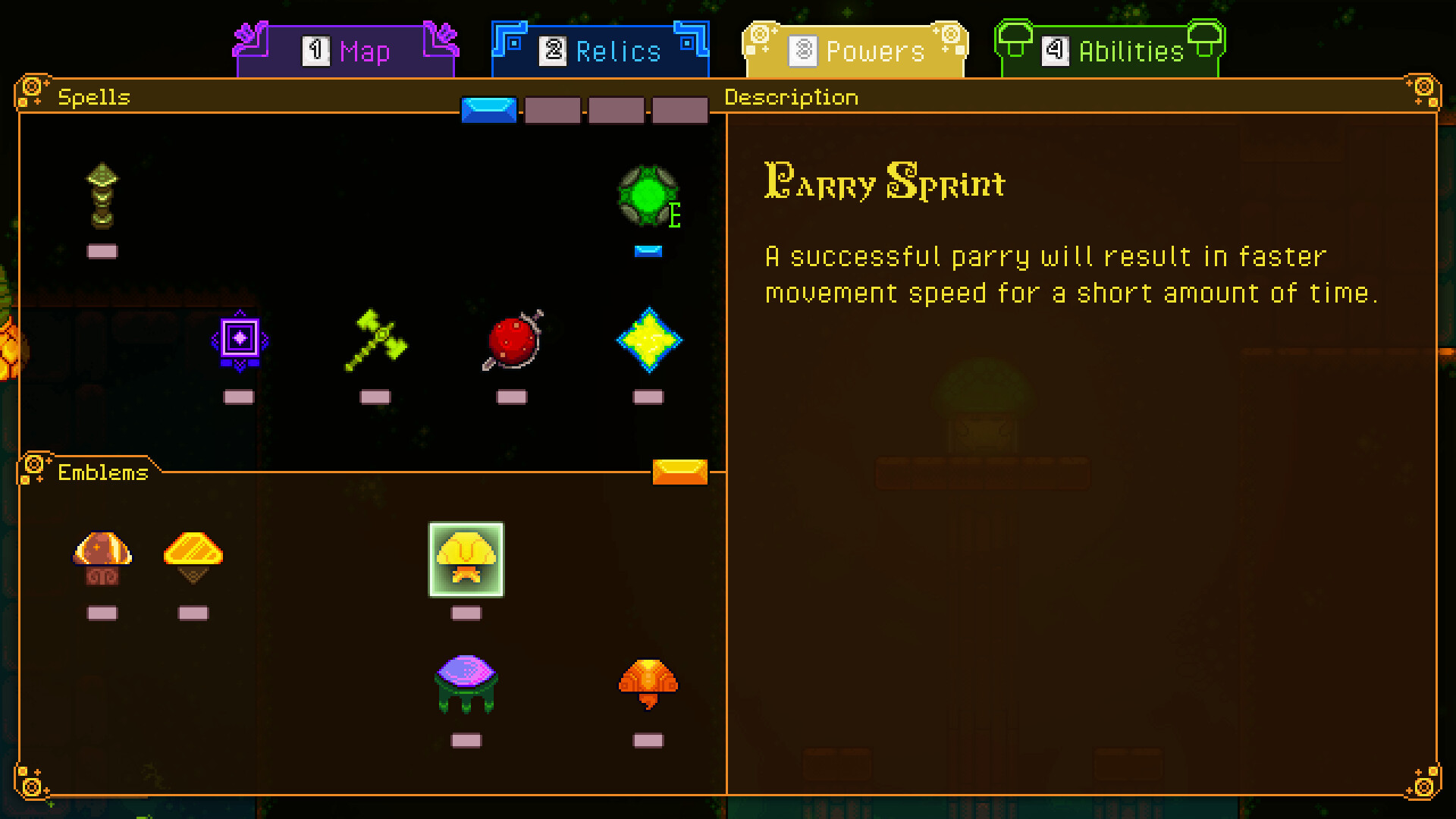The image size is (1456, 819).
Task: Open the Relics tab
Action: pos(601,50)
